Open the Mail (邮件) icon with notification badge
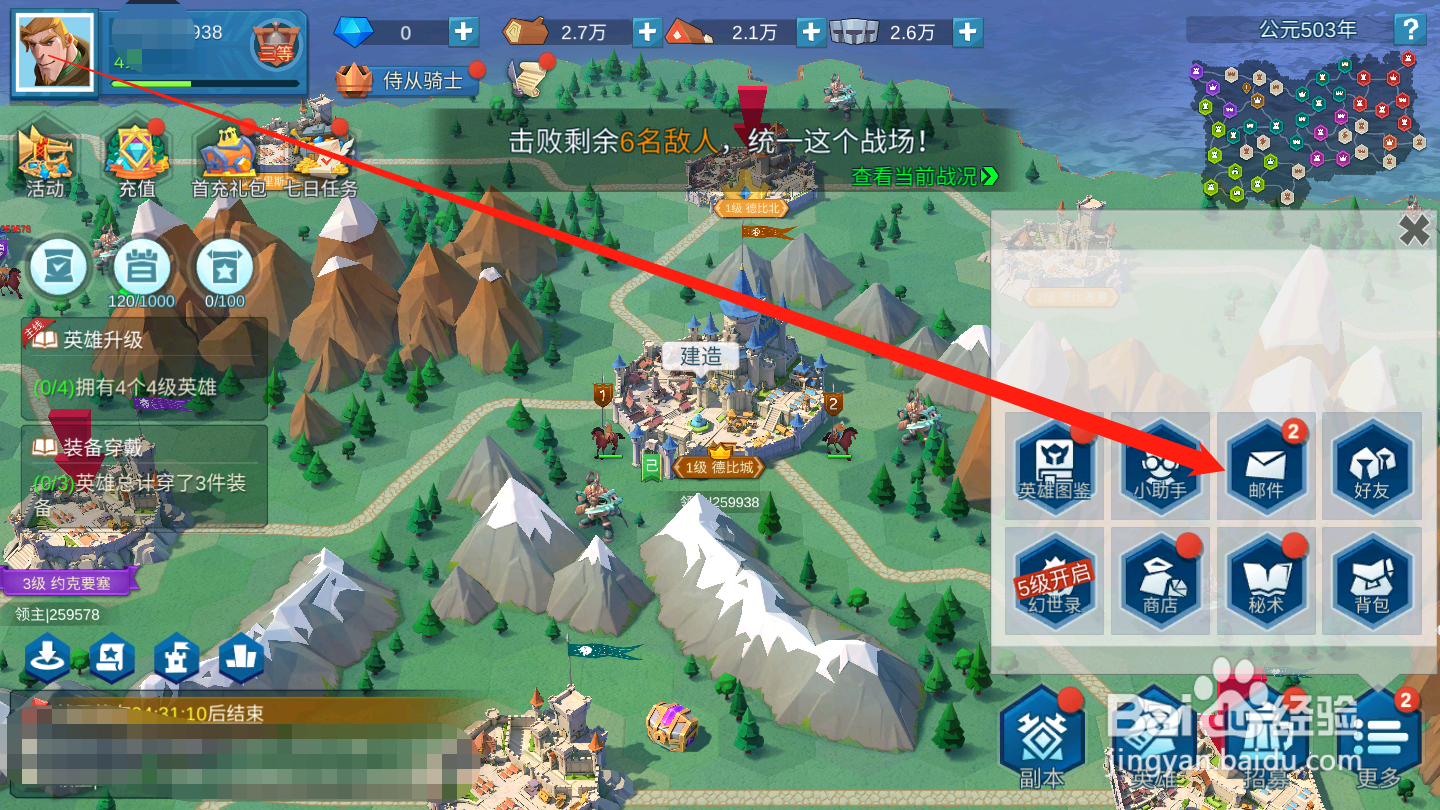This screenshot has height=810, width=1440. [x=1265, y=465]
